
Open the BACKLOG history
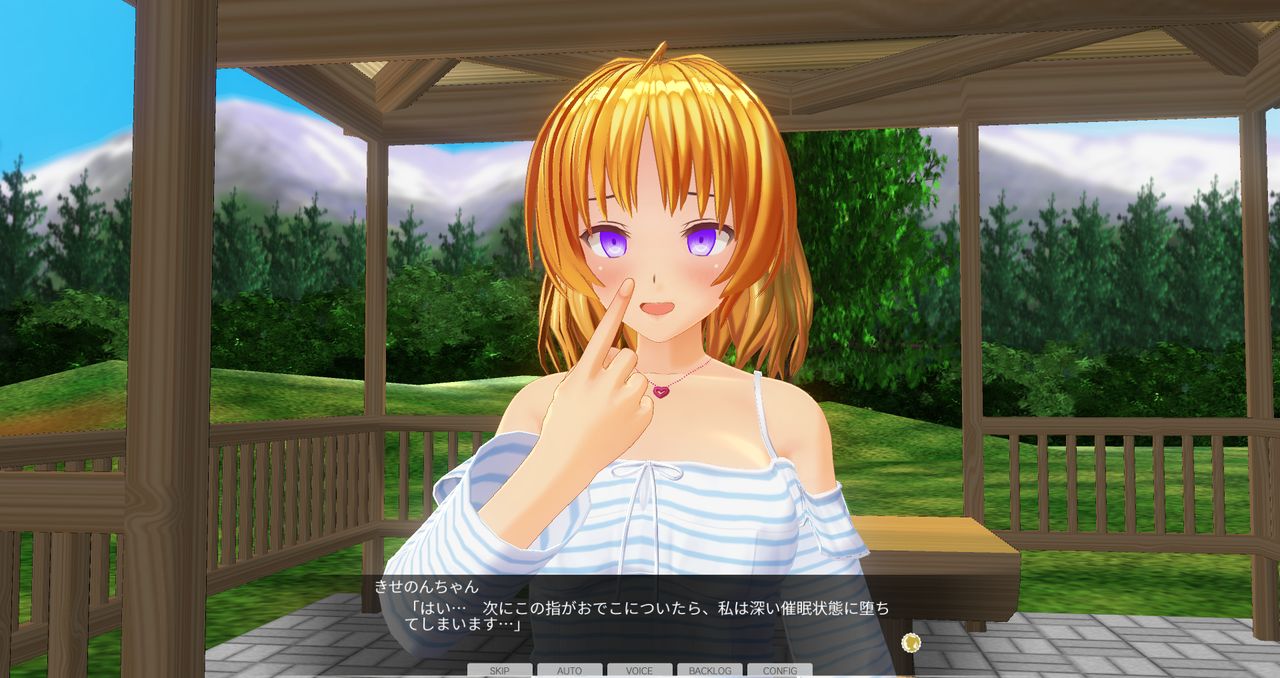coord(709,670)
